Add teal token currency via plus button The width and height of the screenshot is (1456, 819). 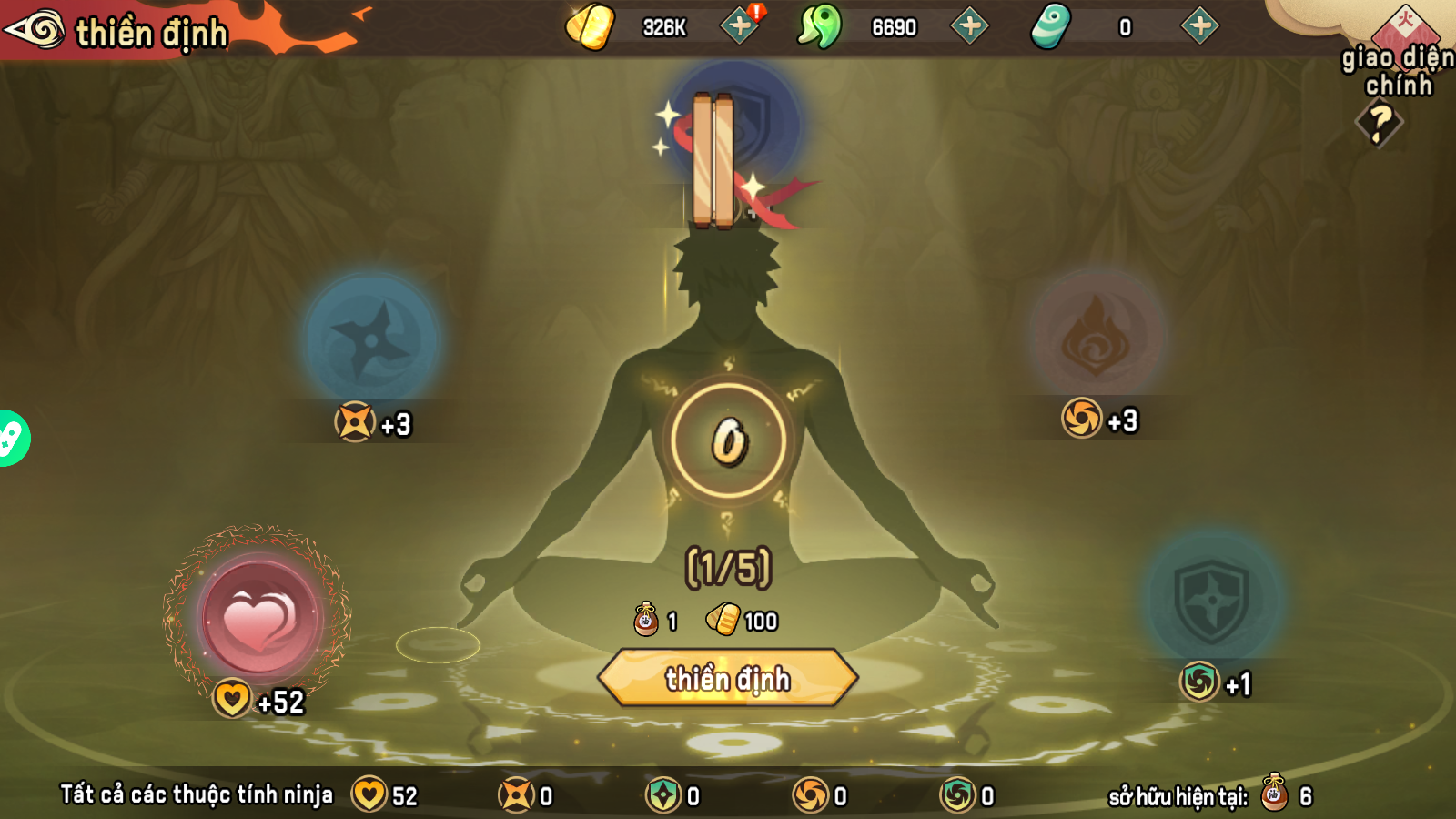tap(1200, 26)
